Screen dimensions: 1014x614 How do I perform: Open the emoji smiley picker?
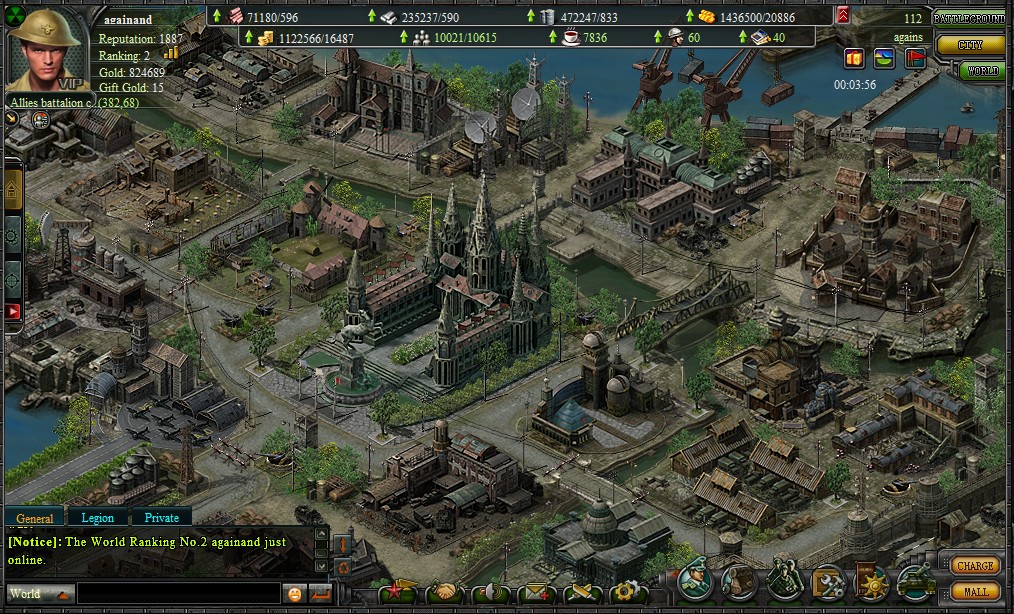[x=295, y=594]
